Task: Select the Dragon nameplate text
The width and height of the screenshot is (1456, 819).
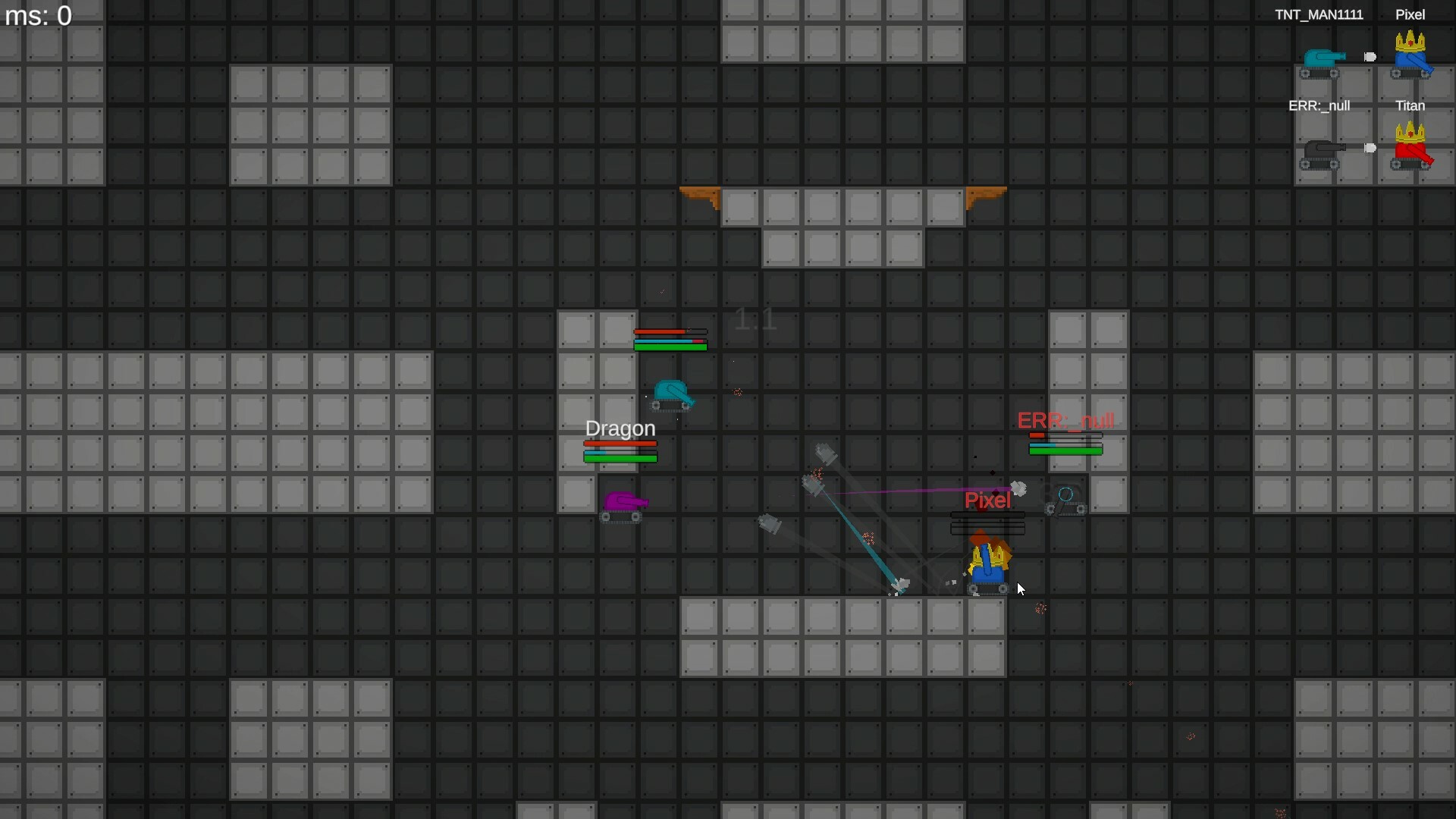Action: click(x=620, y=428)
